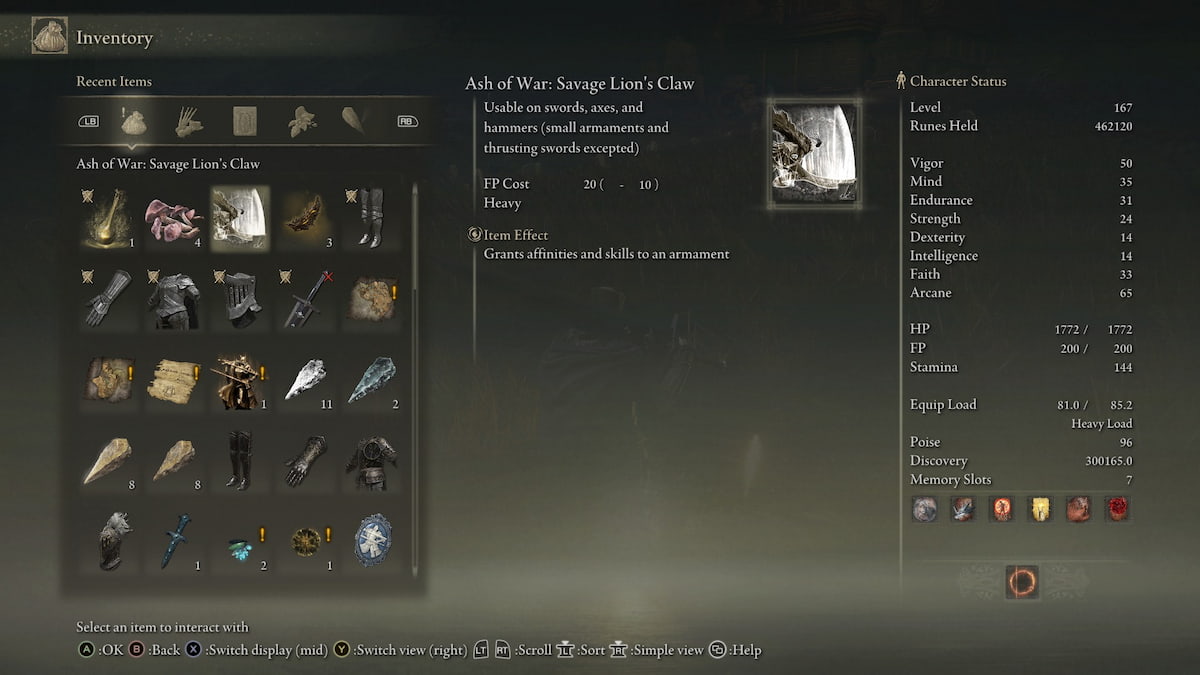
Task: Pick the dark chest armor with tag
Action: (176, 298)
